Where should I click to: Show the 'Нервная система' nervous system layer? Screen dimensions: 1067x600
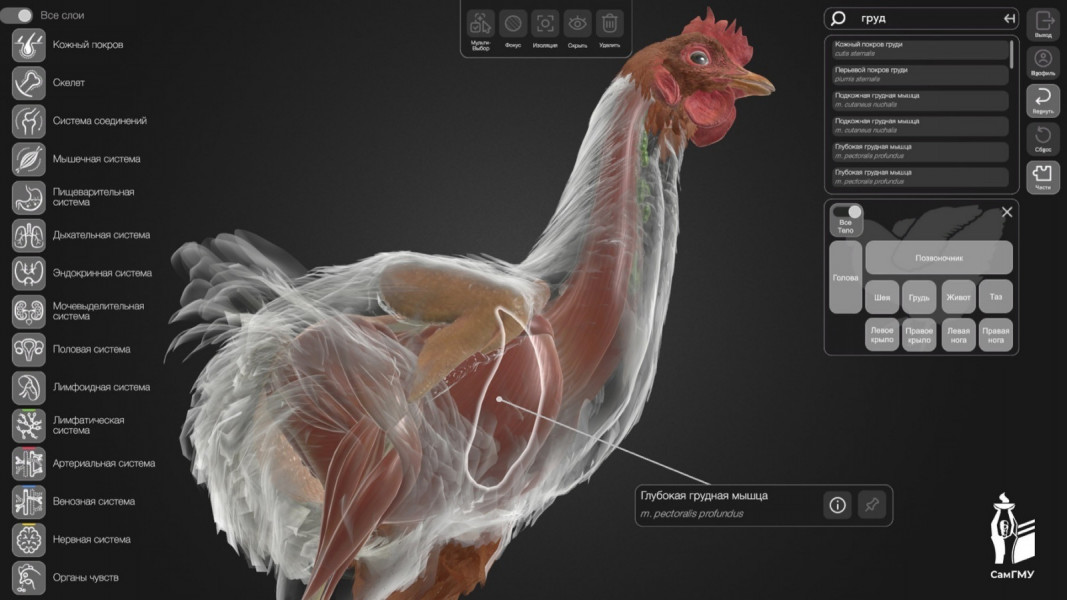coord(28,539)
